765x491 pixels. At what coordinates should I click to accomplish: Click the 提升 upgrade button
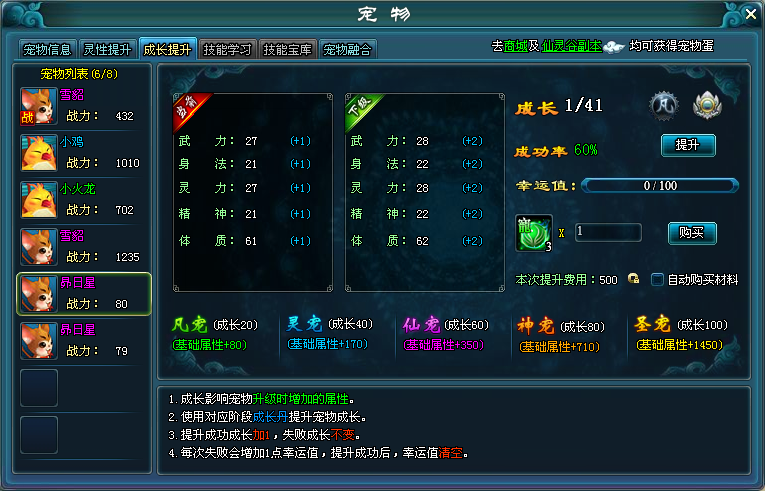pos(688,145)
